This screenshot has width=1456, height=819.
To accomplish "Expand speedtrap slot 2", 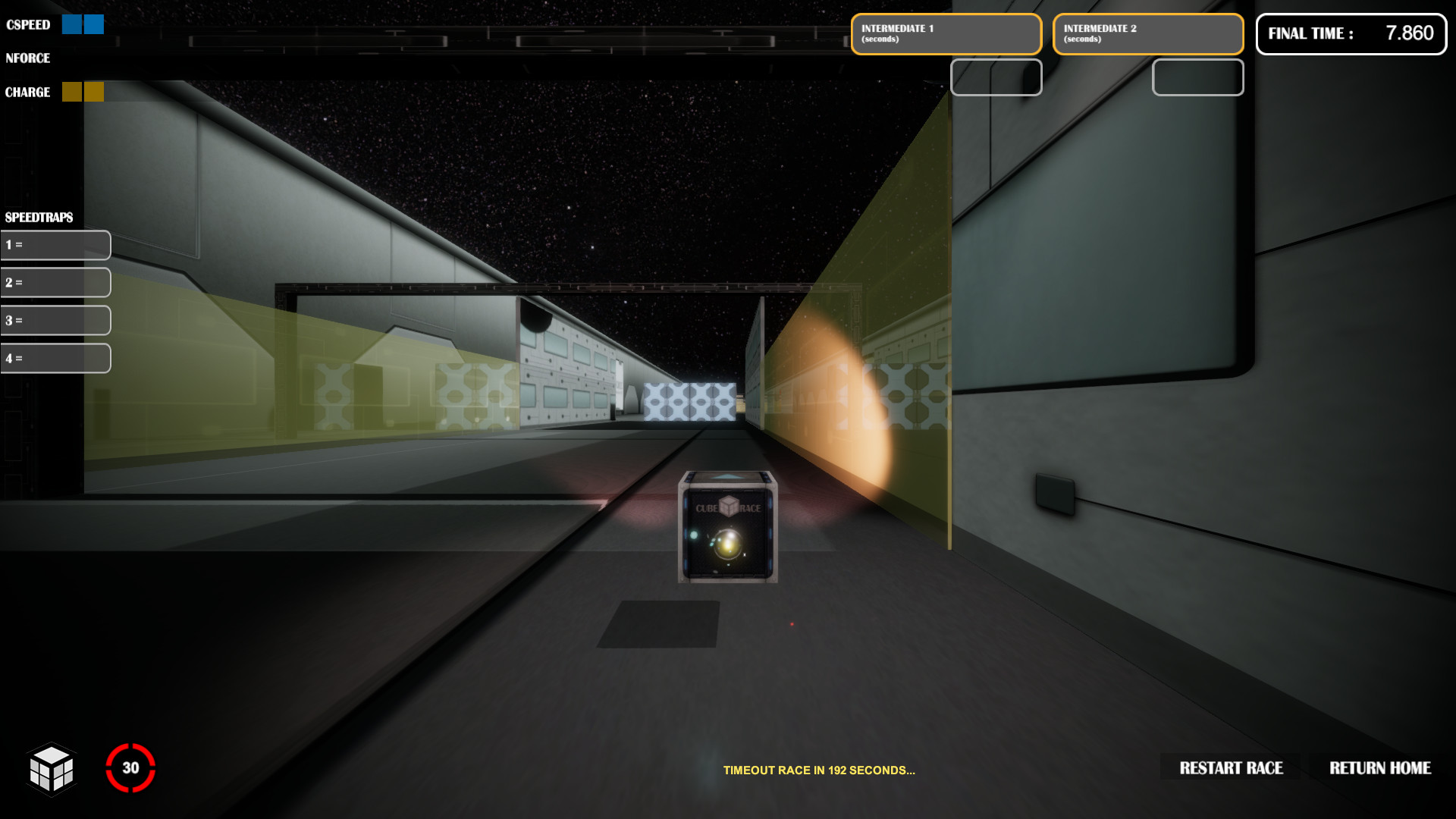I will point(55,282).
